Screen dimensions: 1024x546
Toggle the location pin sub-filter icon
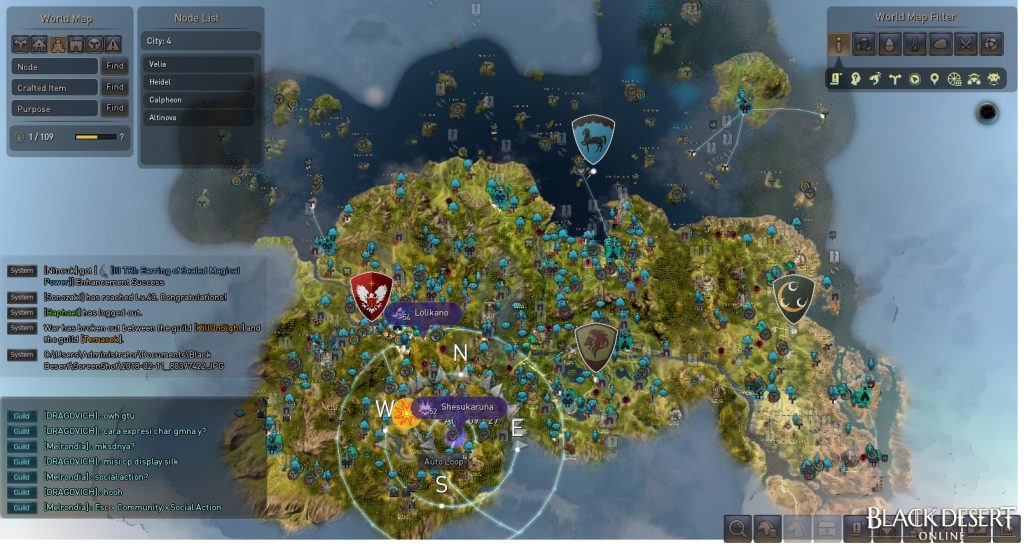(x=933, y=79)
